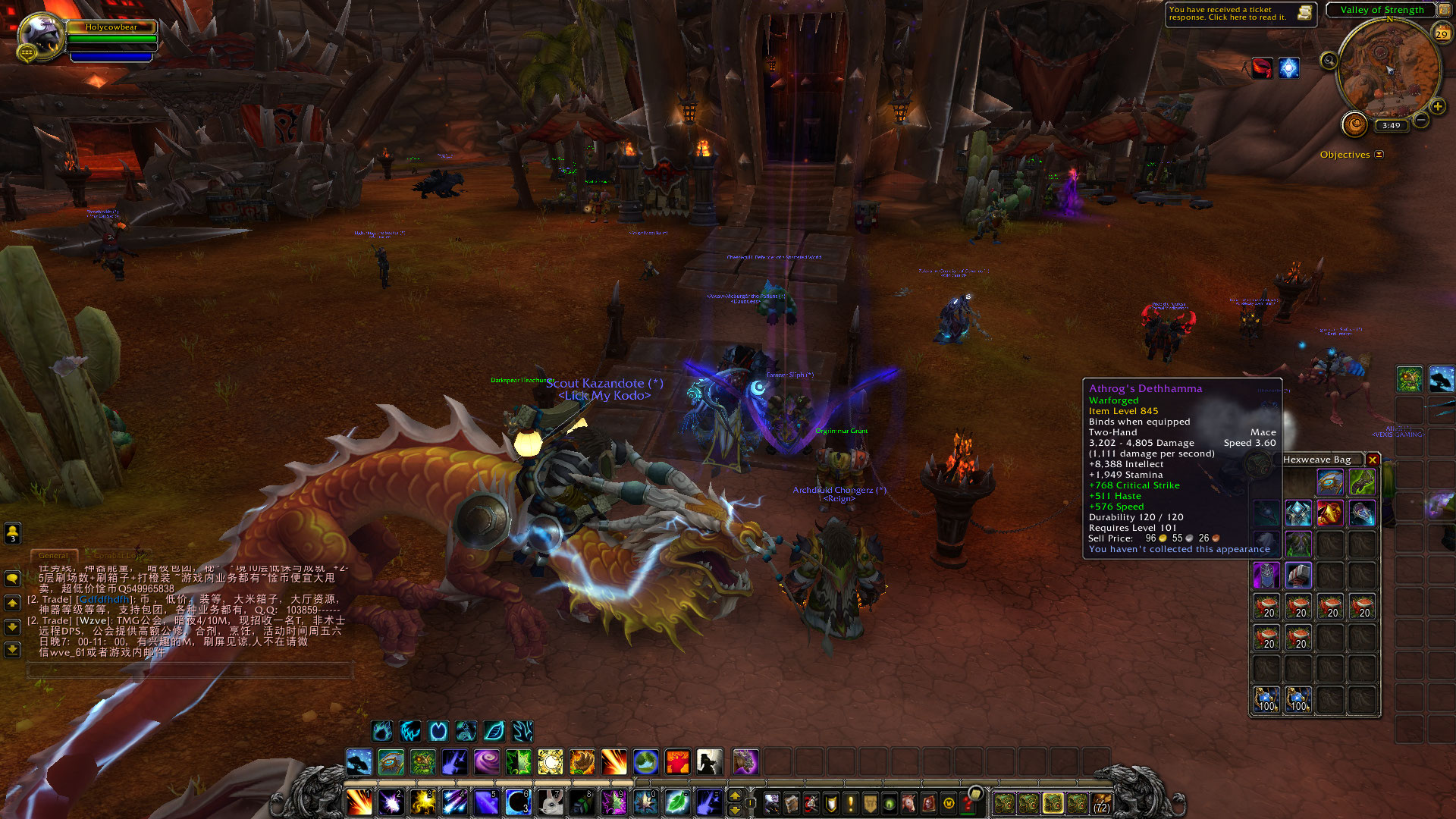Page the action bar up with arrow
Screen dimensions: 1456x819
click(734, 795)
